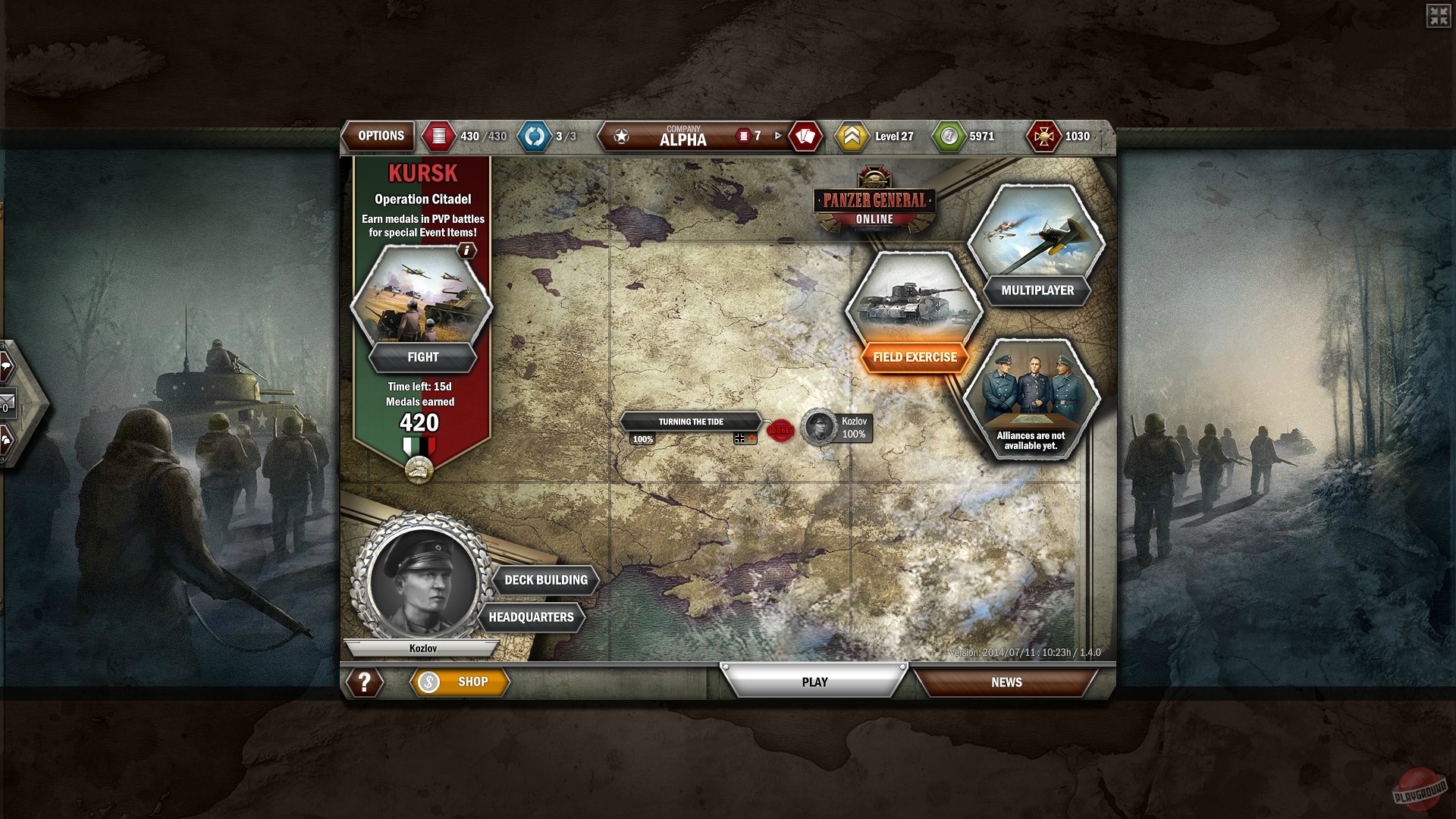The width and height of the screenshot is (1456, 819).
Task: Click the DONE seal on Turning the Tide
Action: tap(782, 428)
